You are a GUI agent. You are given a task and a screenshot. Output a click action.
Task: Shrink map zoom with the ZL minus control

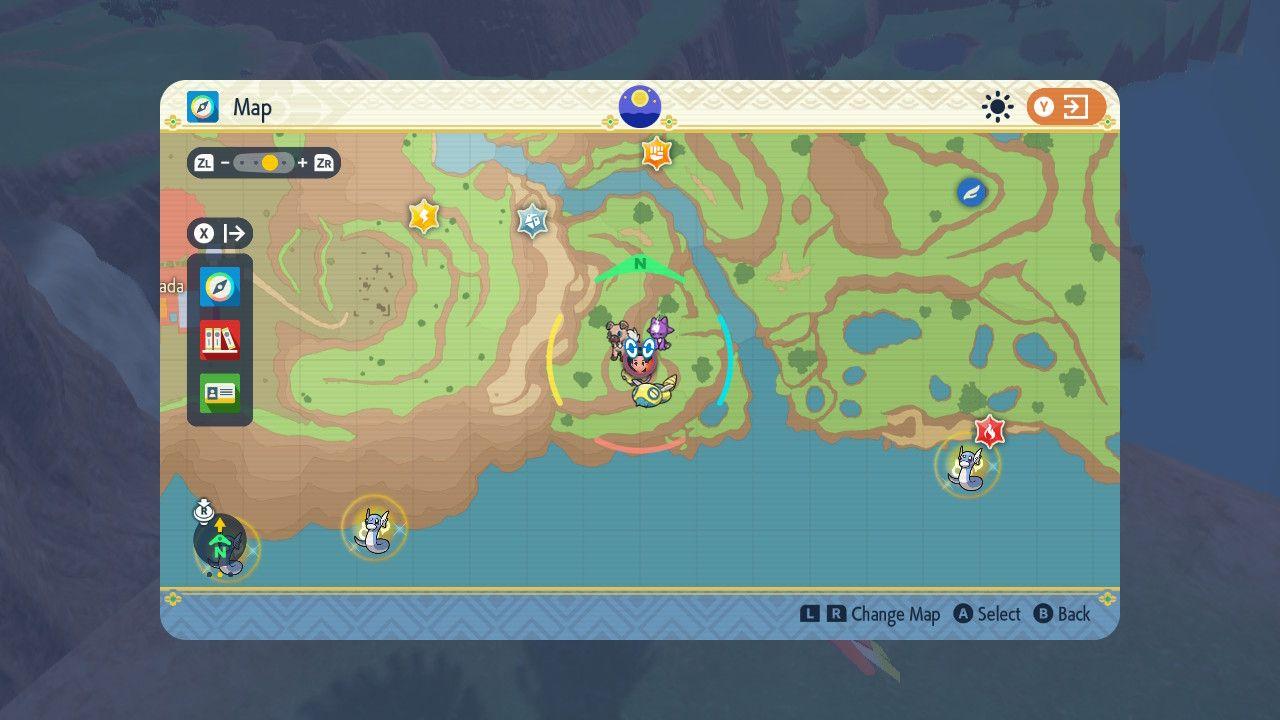pos(205,162)
